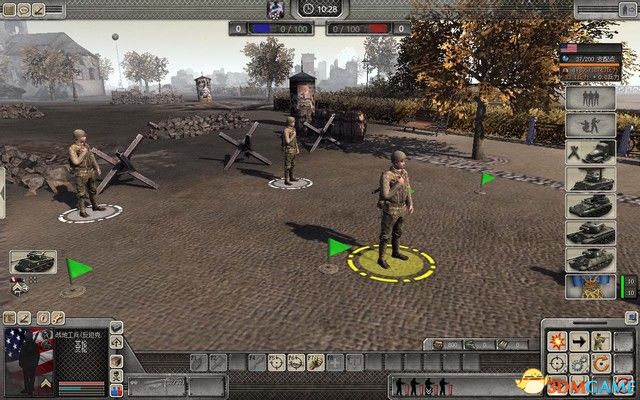The image size is (640, 400).
Task: Pick the truck with crossed tools reinforcement
Action: pos(590,153)
